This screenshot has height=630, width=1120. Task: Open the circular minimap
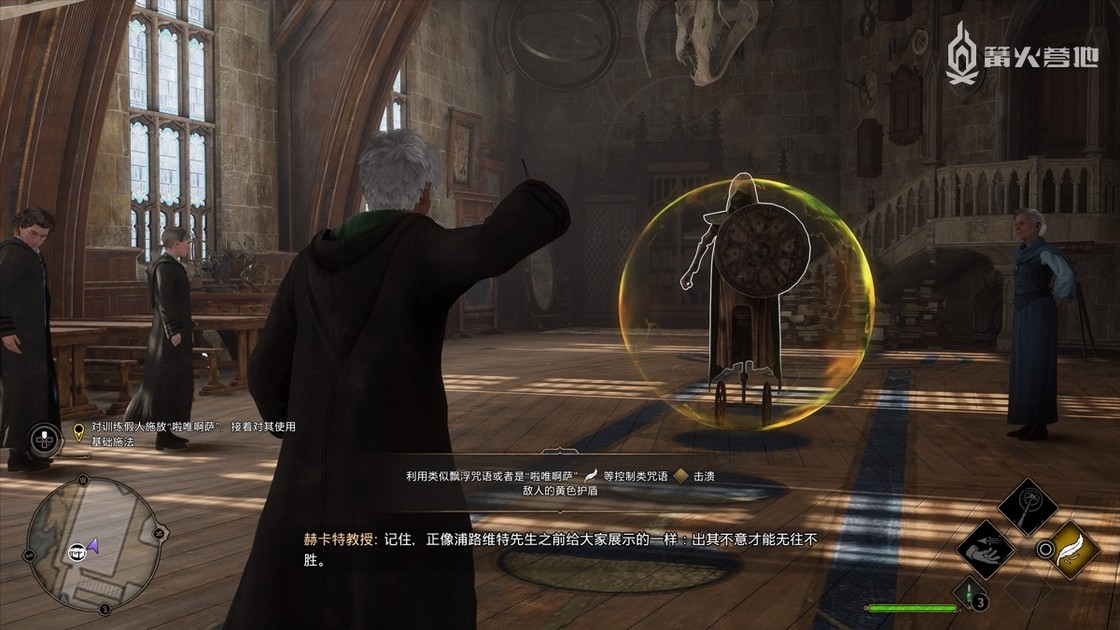point(93,543)
